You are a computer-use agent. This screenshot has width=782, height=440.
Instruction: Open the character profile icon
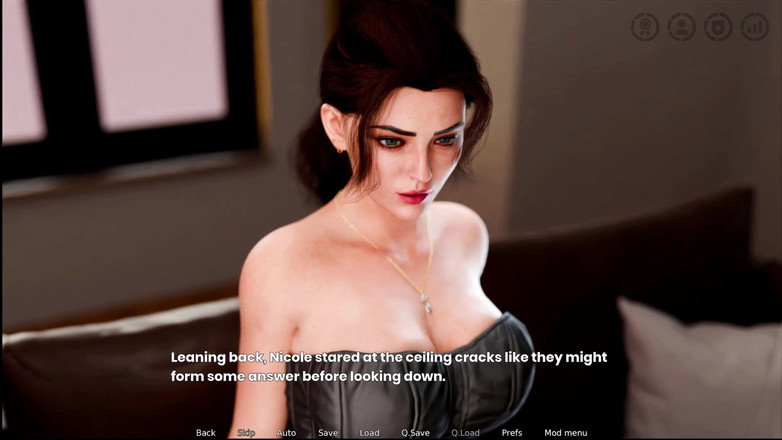(682, 27)
